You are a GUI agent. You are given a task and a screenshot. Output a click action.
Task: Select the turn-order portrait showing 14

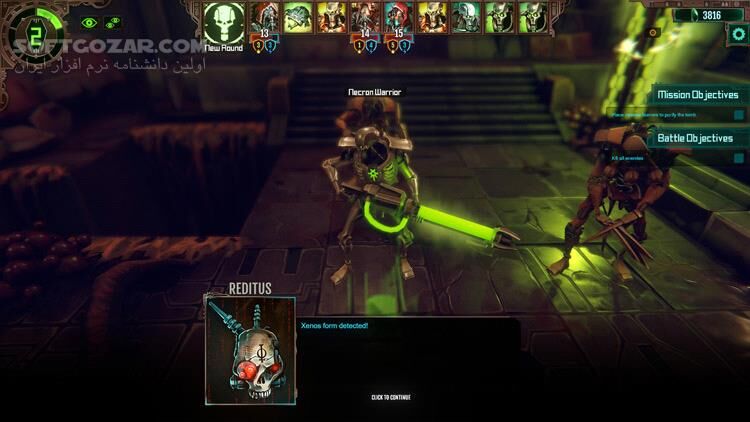(x=365, y=19)
